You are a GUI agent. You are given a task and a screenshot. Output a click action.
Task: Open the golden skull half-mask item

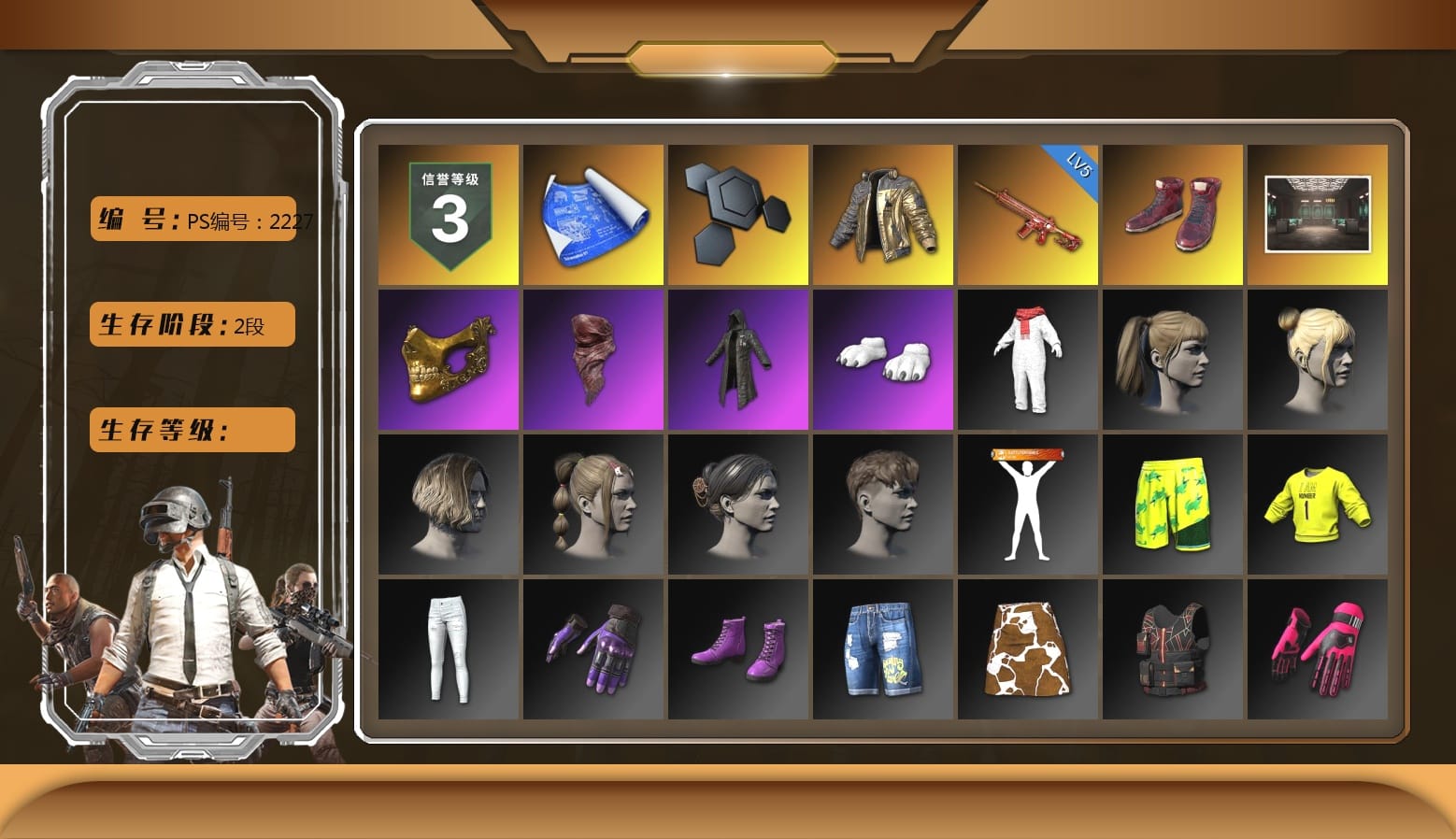pos(447,359)
